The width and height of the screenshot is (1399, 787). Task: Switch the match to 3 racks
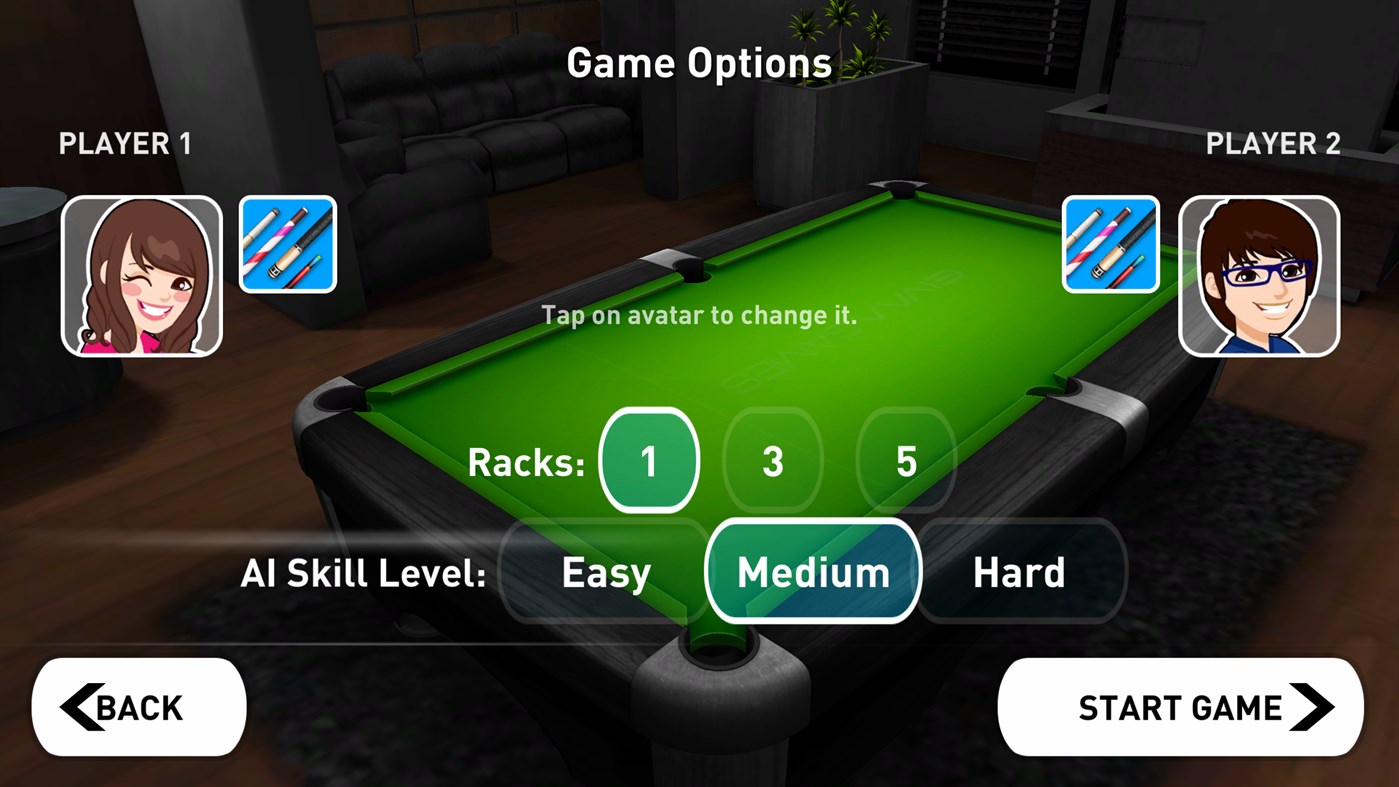pos(772,460)
